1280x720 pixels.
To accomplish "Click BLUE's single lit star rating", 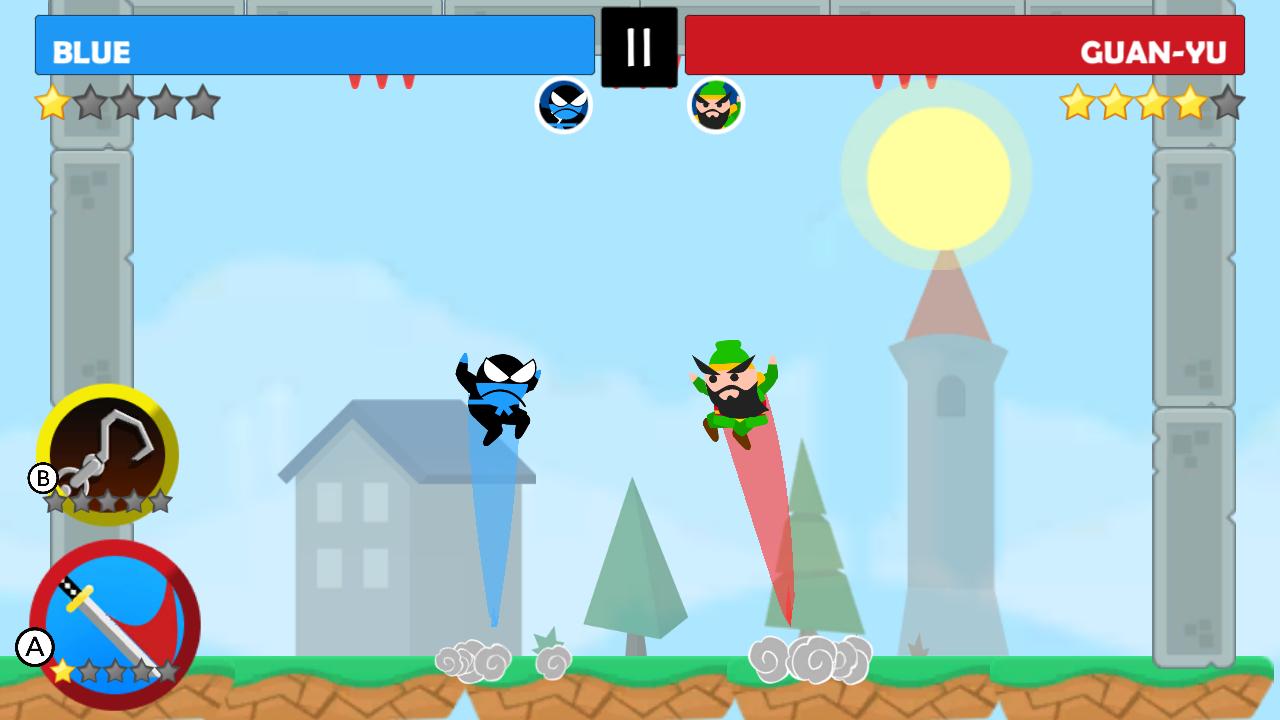I will 50,103.
